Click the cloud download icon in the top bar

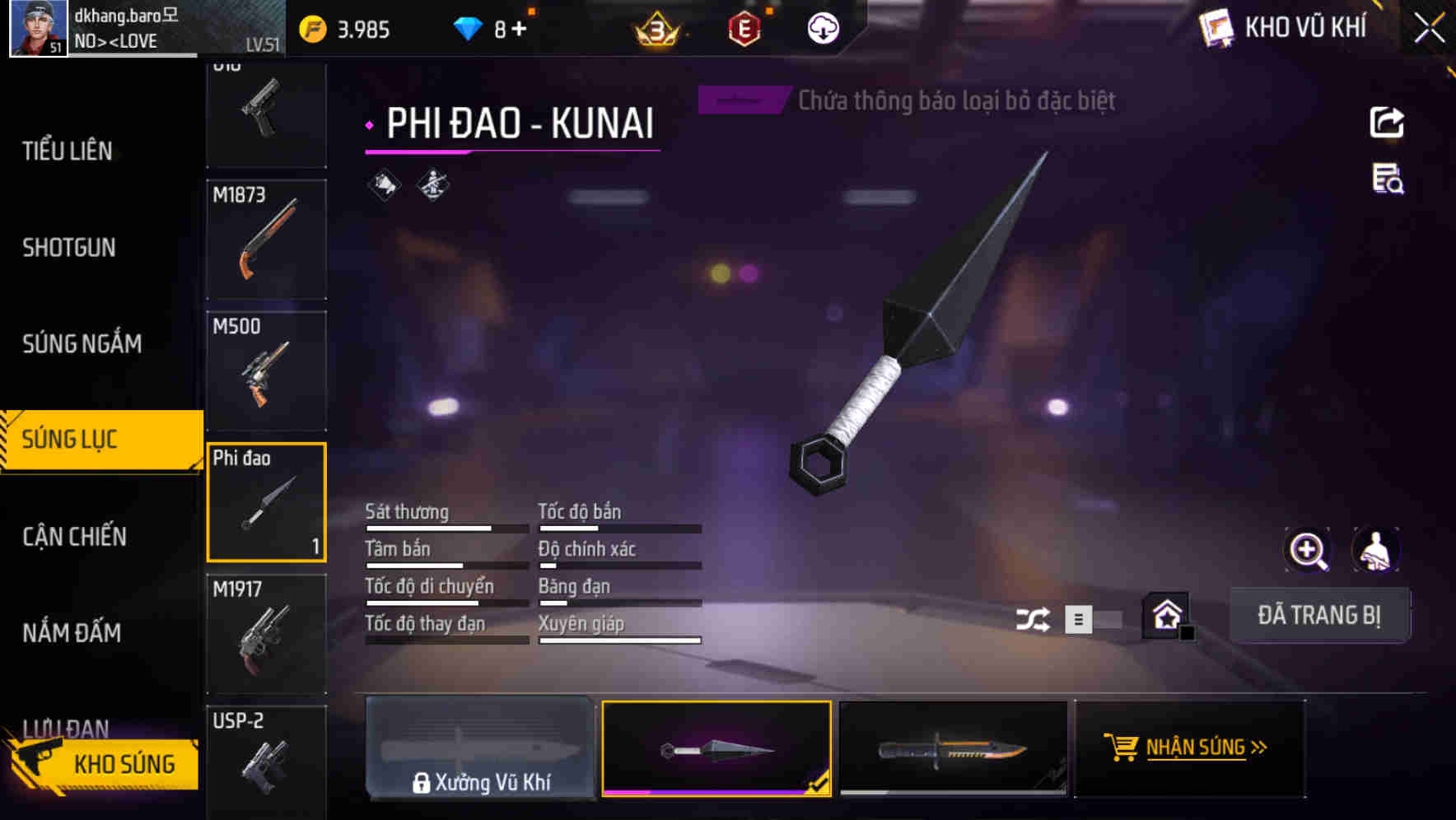822,28
